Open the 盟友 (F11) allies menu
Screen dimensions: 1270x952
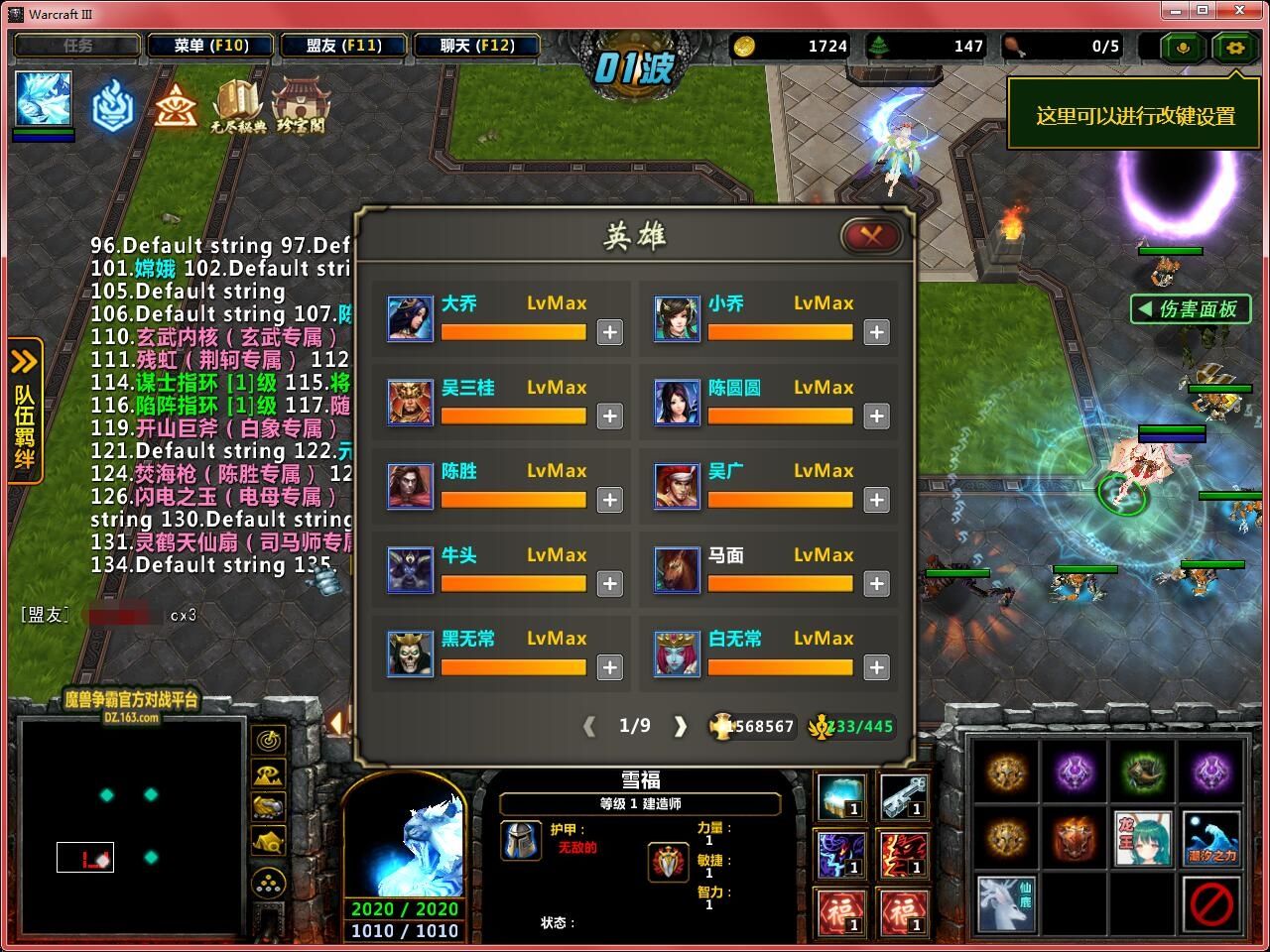point(343,46)
